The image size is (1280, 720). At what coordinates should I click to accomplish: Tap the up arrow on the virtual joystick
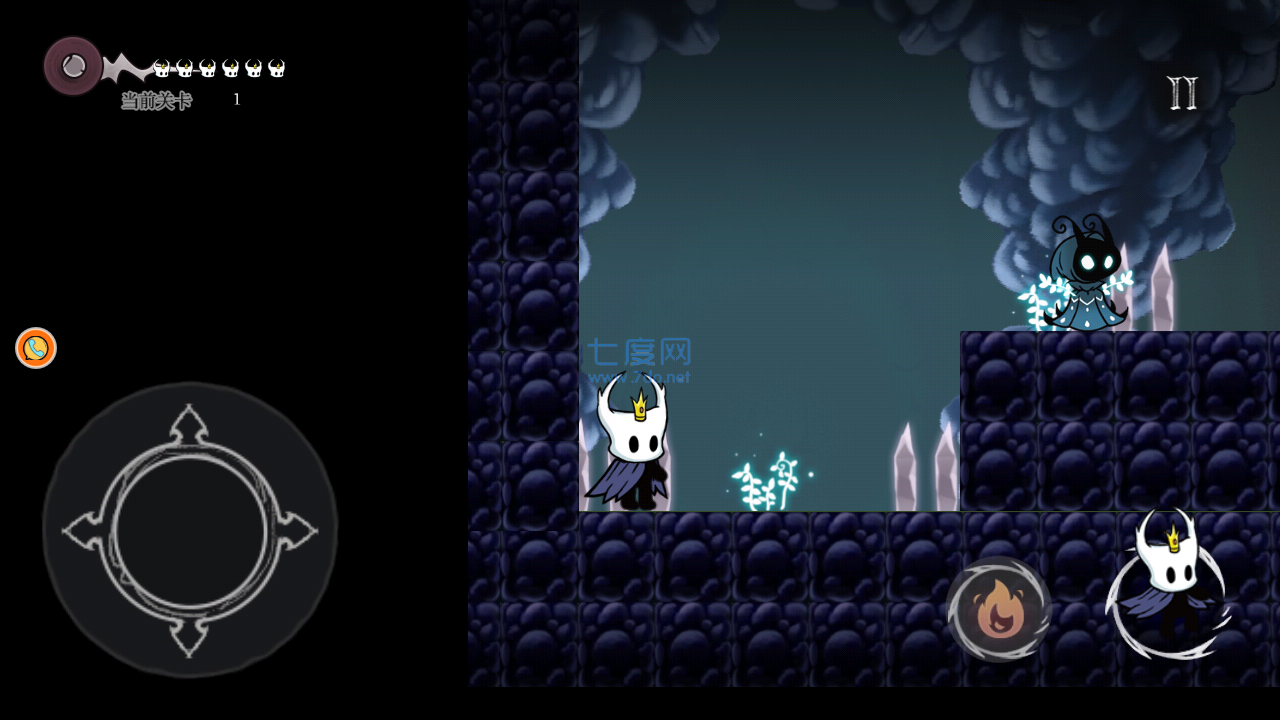coord(189,425)
